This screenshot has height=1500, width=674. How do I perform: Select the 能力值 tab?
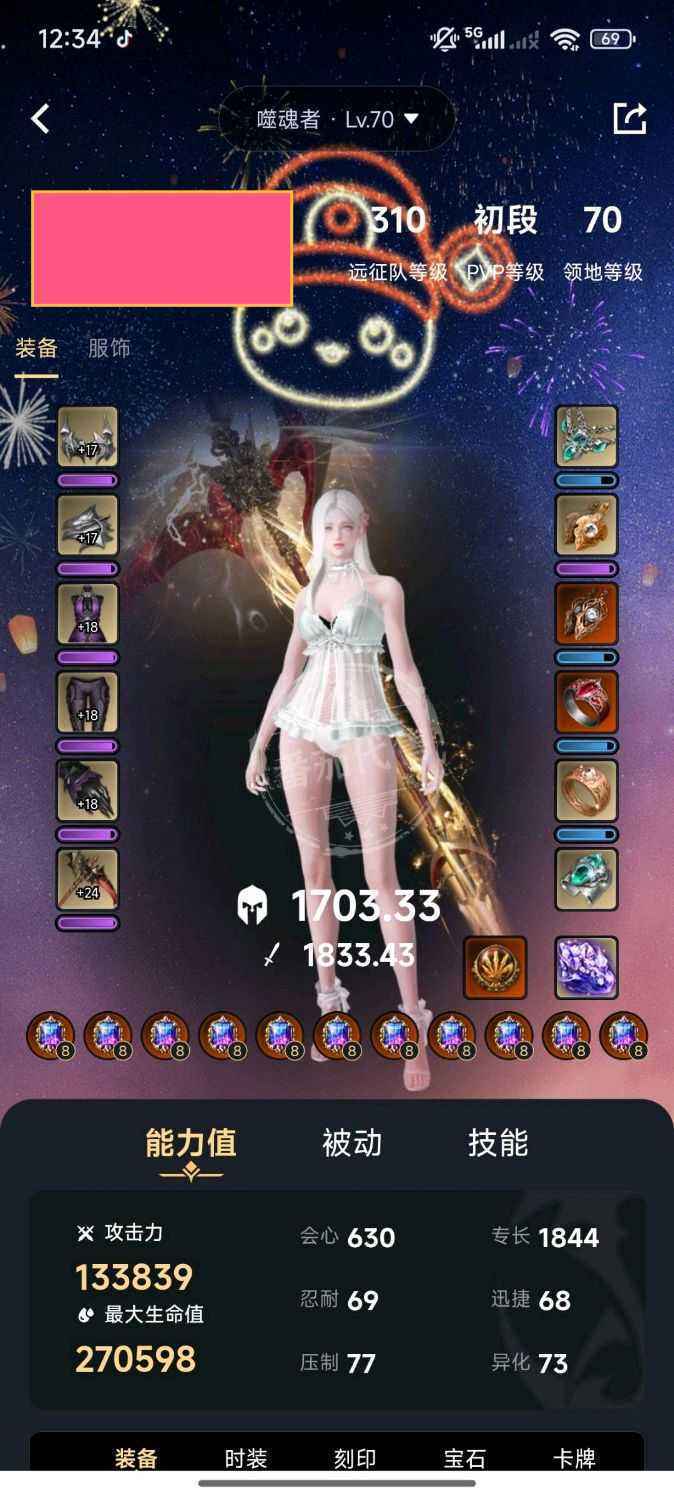coord(191,1143)
